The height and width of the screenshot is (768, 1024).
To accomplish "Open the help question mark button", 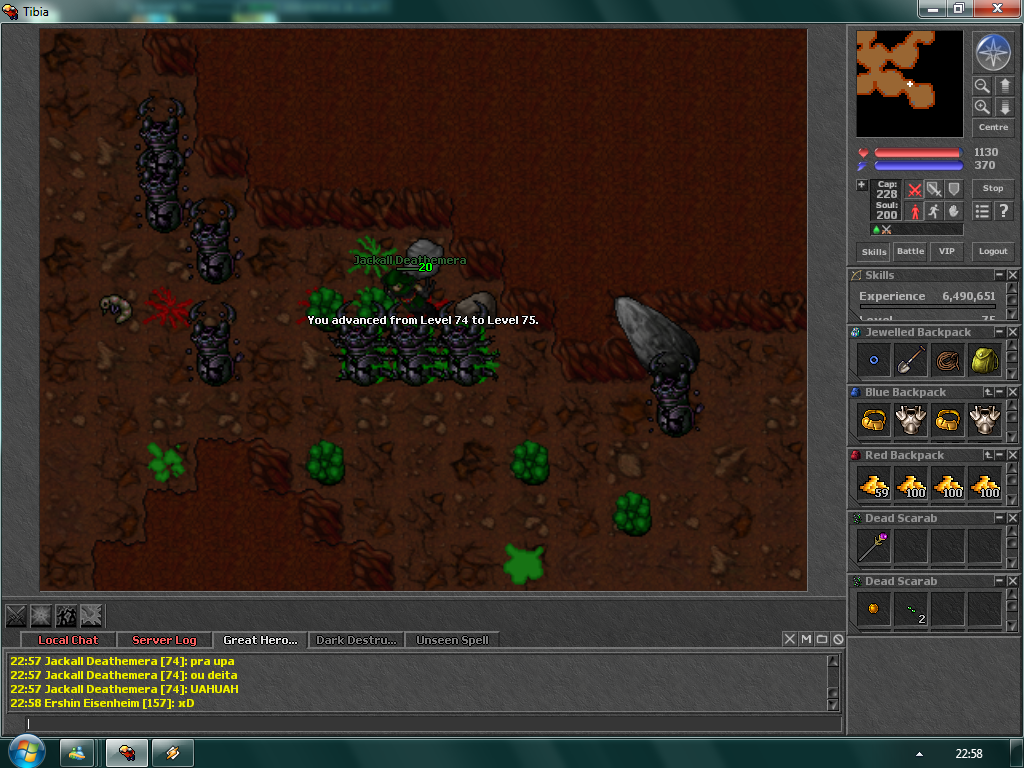I will point(1004,211).
